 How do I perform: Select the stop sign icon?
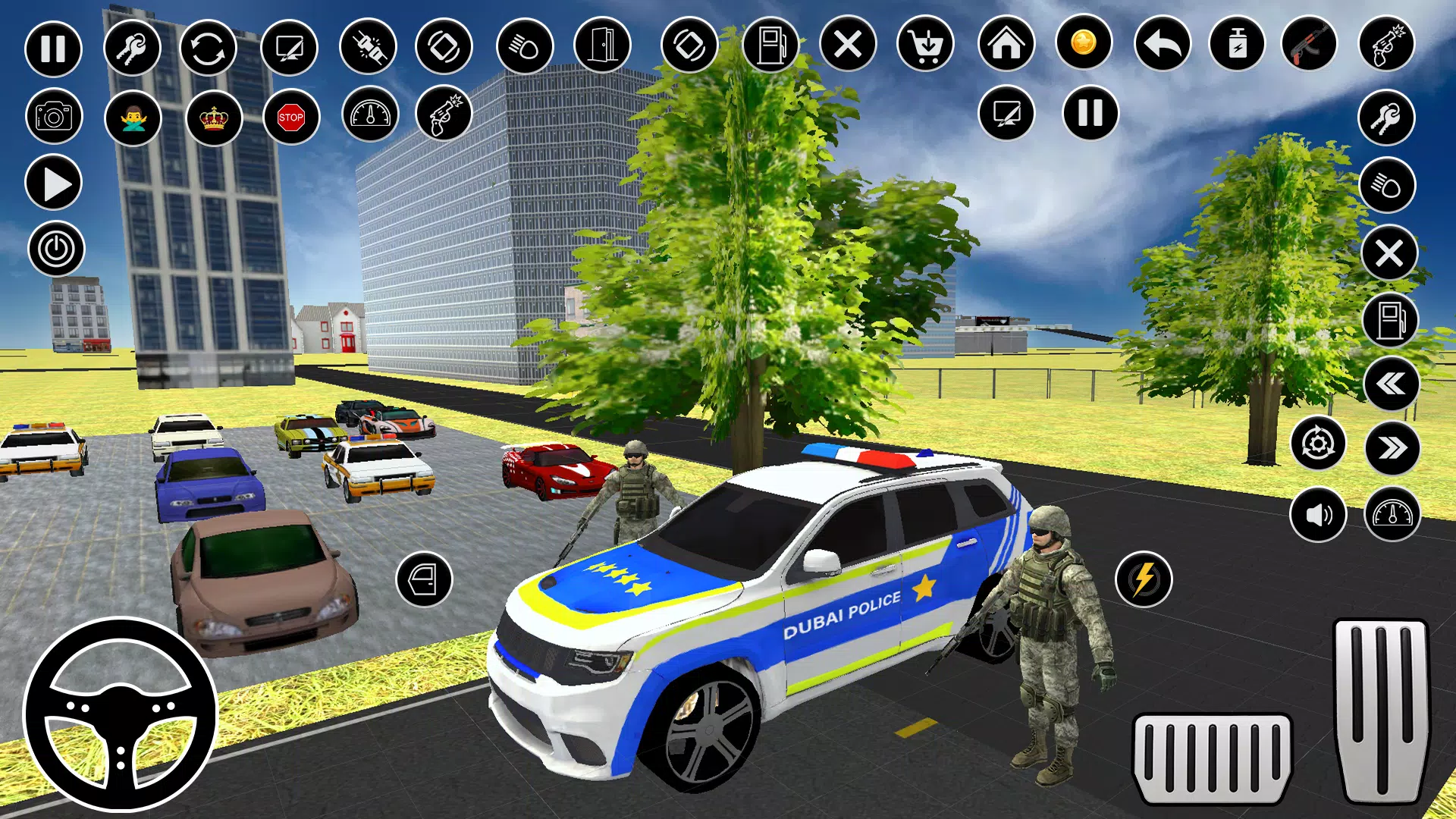point(290,118)
